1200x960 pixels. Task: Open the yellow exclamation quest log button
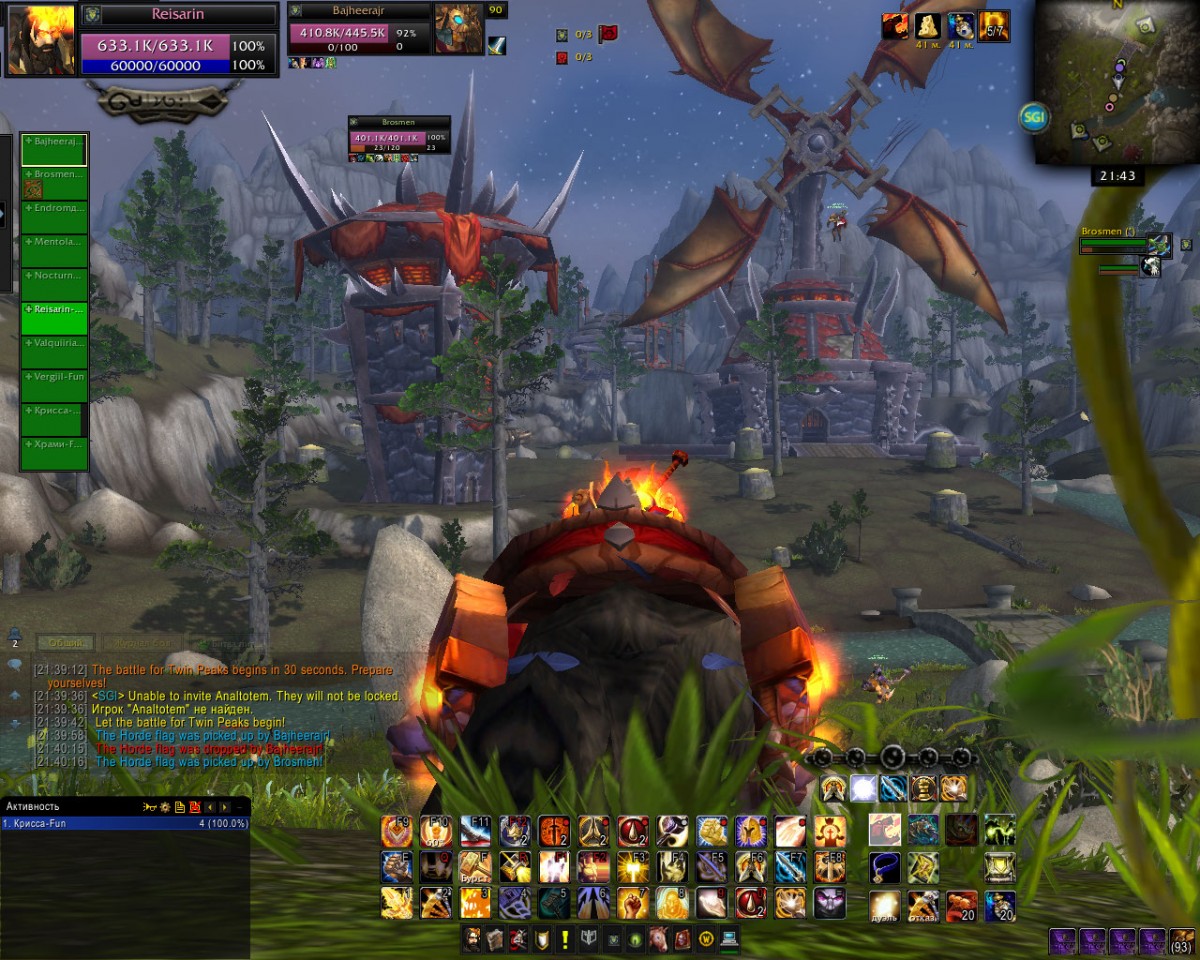pyautogui.click(x=565, y=940)
